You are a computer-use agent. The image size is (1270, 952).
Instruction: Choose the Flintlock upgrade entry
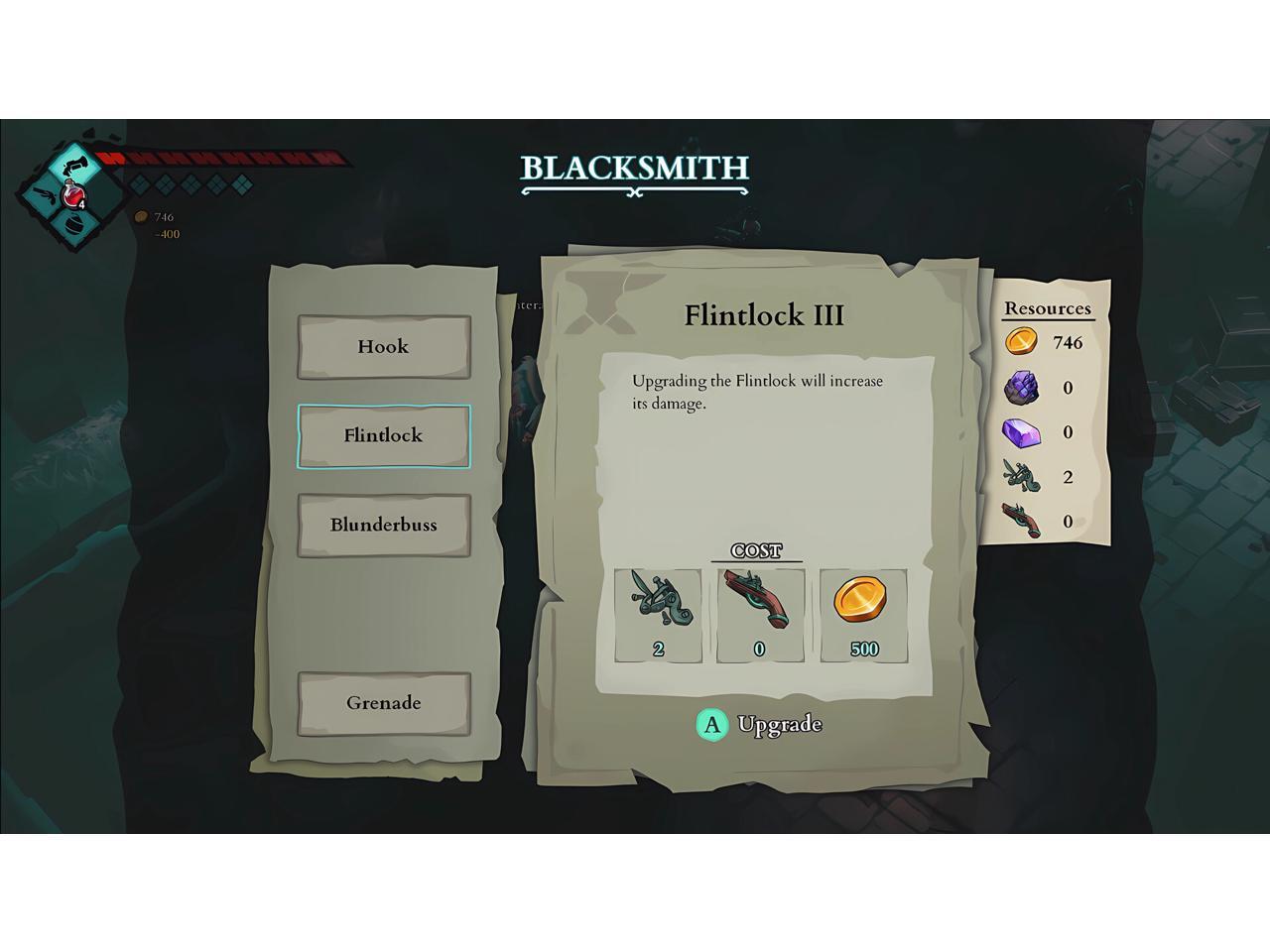pos(384,435)
